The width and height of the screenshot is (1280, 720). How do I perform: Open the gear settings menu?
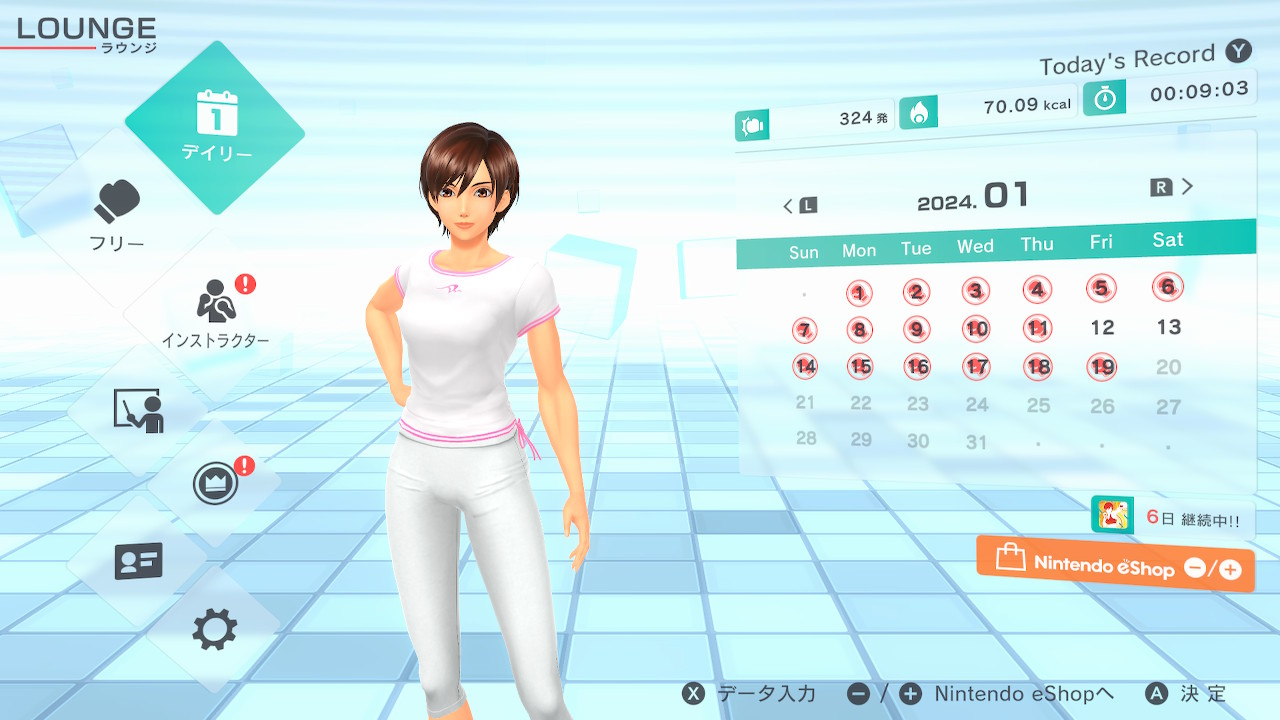pyautogui.click(x=215, y=630)
